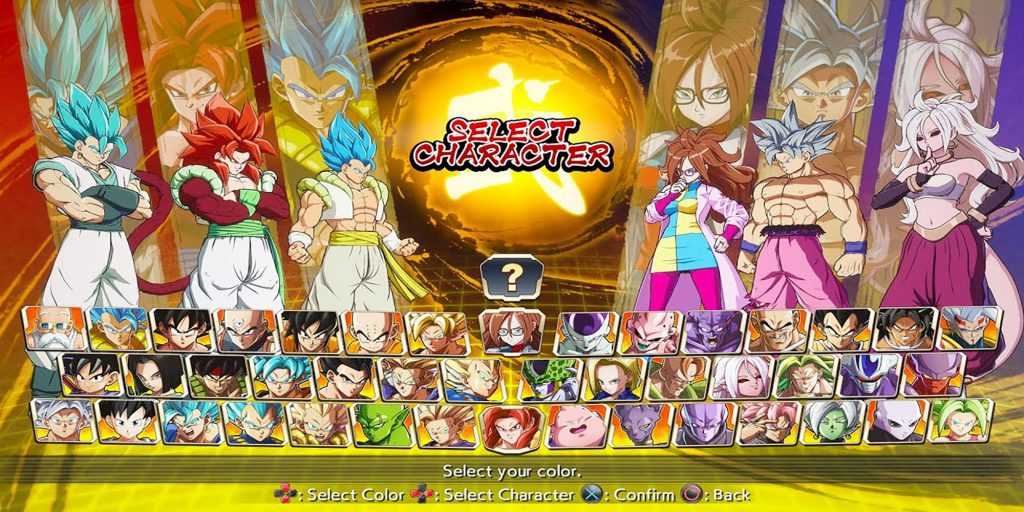Pick Janemba from the roster
Image resolution: width=1024 pixels, height=512 pixels.
click(932, 377)
